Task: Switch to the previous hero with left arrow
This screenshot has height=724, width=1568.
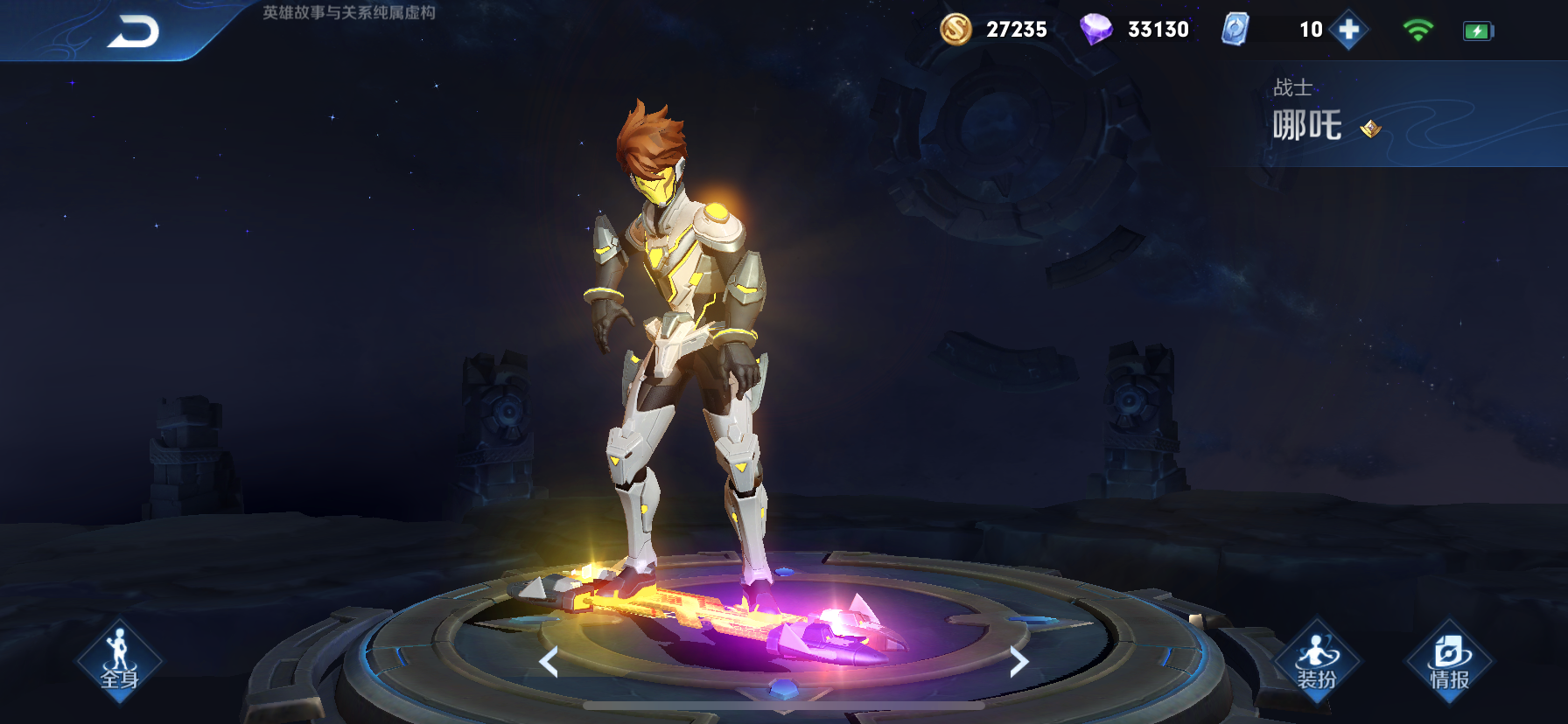Action: point(549,662)
